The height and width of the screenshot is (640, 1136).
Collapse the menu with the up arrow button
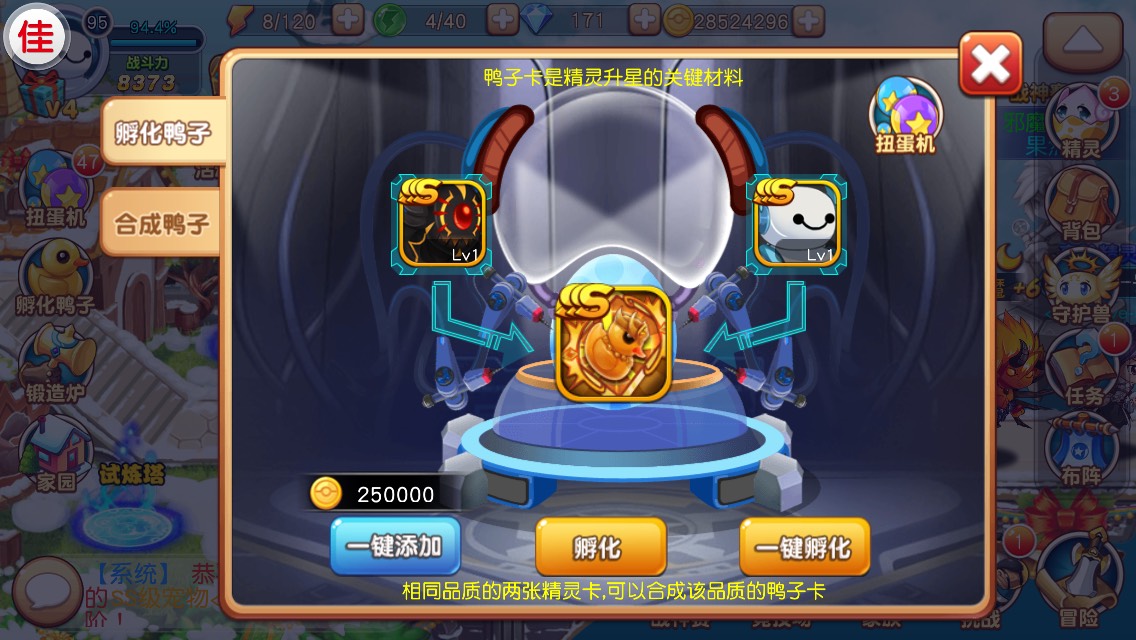1083,40
